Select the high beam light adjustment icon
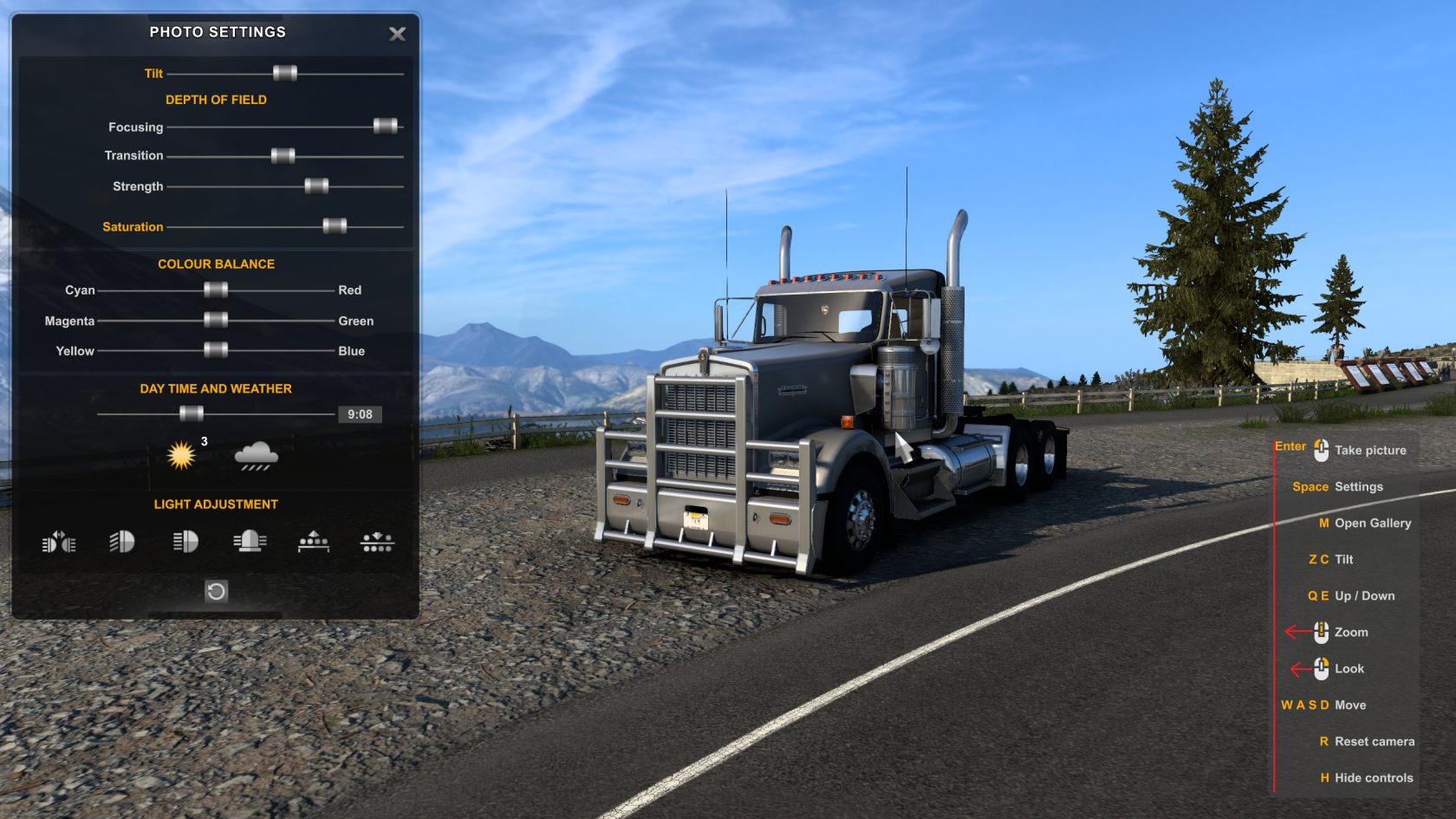 click(x=185, y=543)
